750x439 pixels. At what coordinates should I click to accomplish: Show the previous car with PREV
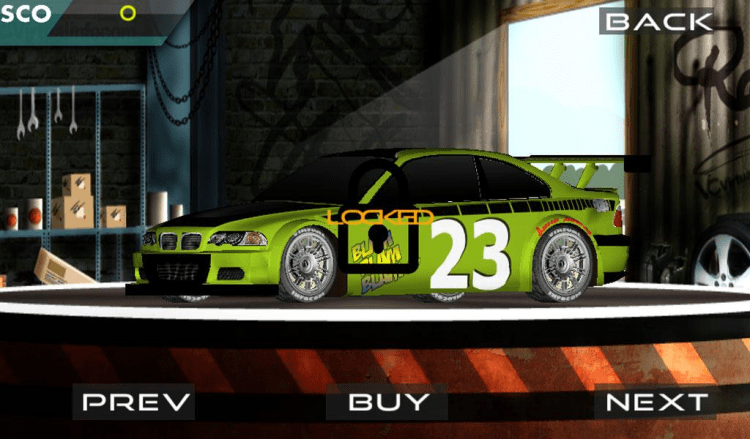pos(136,402)
